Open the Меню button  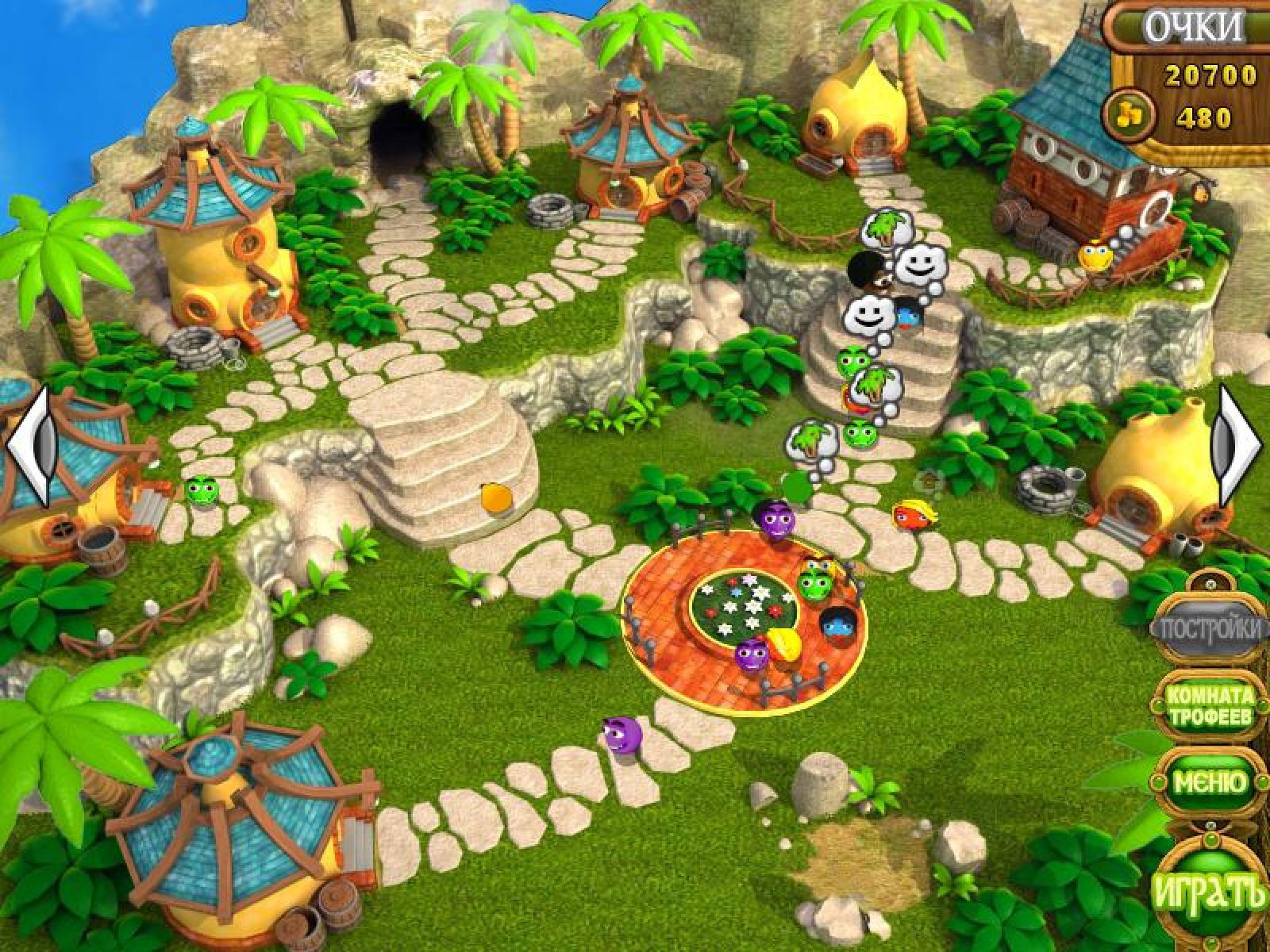coord(1210,783)
